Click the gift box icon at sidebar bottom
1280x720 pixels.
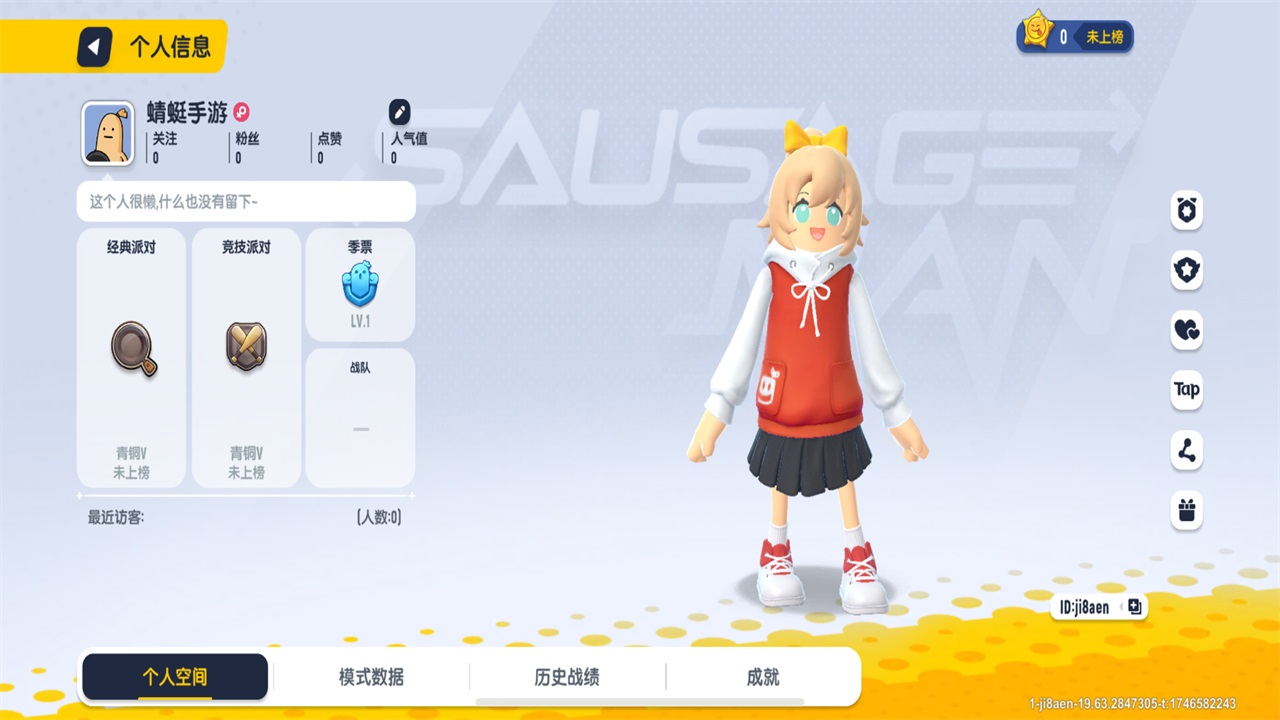click(1186, 511)
